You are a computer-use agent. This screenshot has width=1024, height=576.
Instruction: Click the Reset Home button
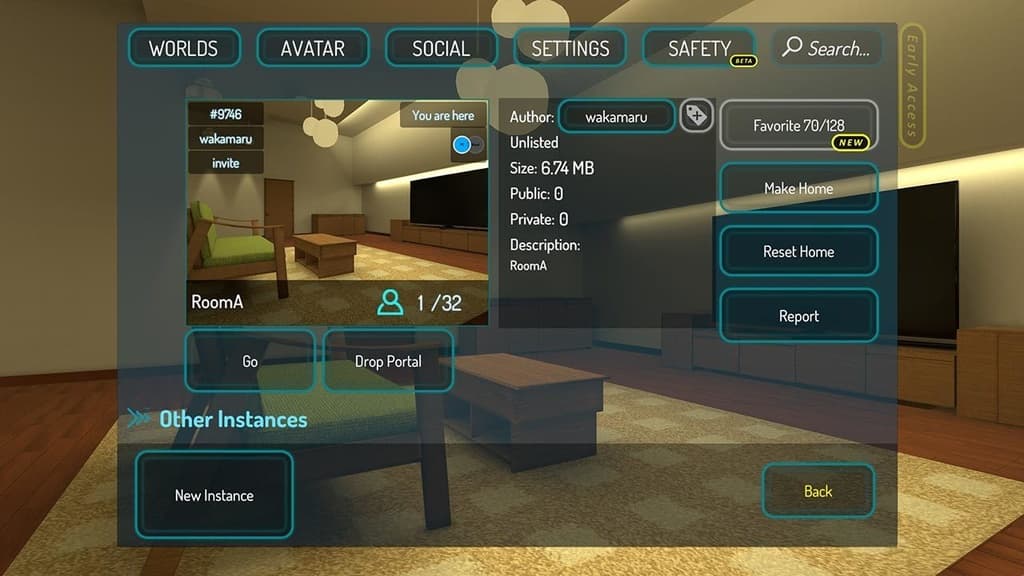(x=798, y=252)
